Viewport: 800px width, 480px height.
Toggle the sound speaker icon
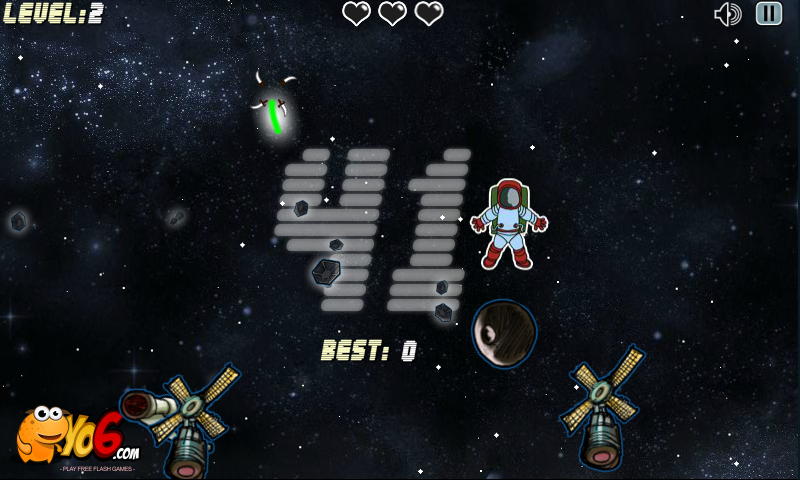pos(727,14)
